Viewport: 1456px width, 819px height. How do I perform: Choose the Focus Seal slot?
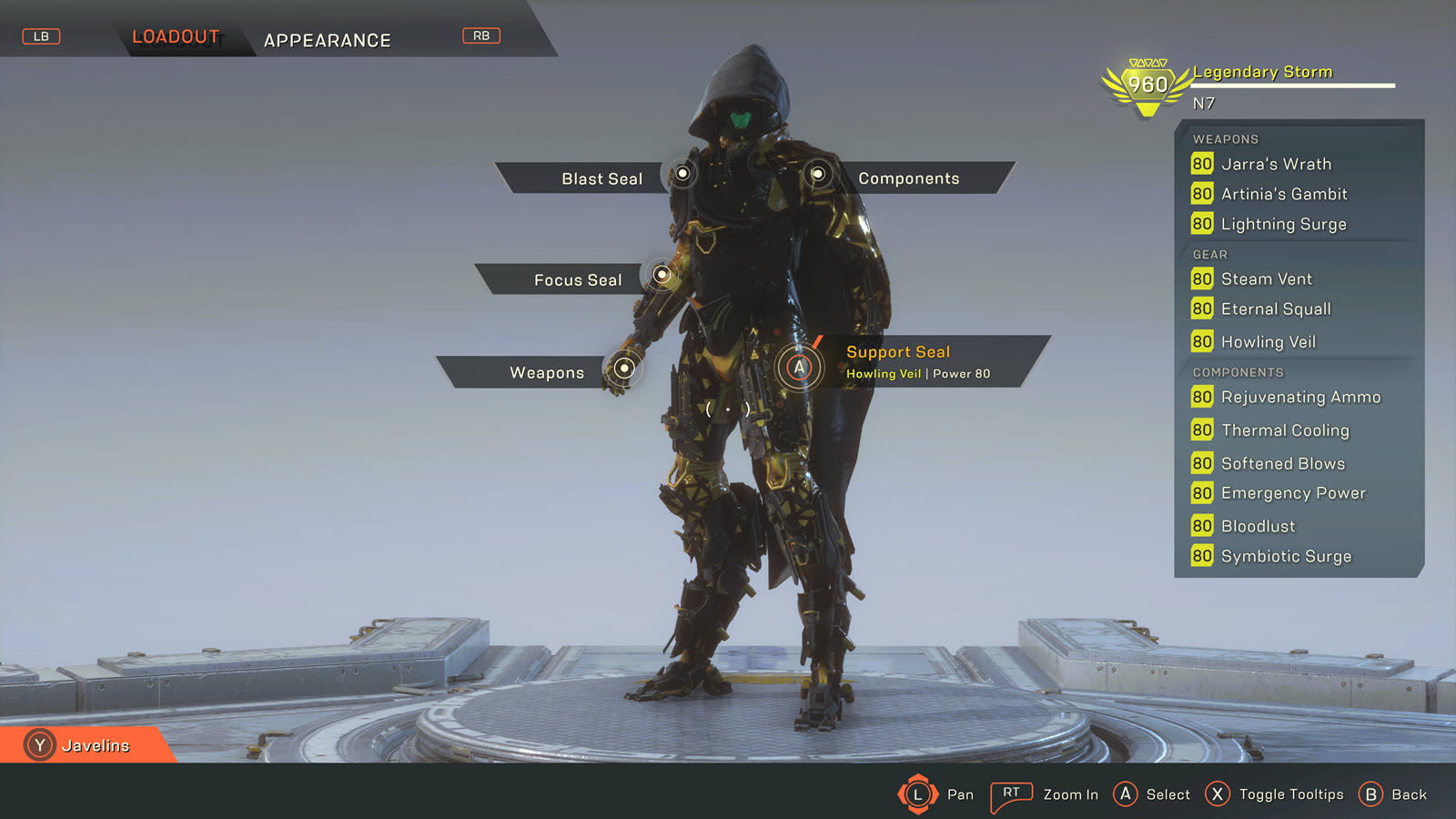click(x=578, y=279)
